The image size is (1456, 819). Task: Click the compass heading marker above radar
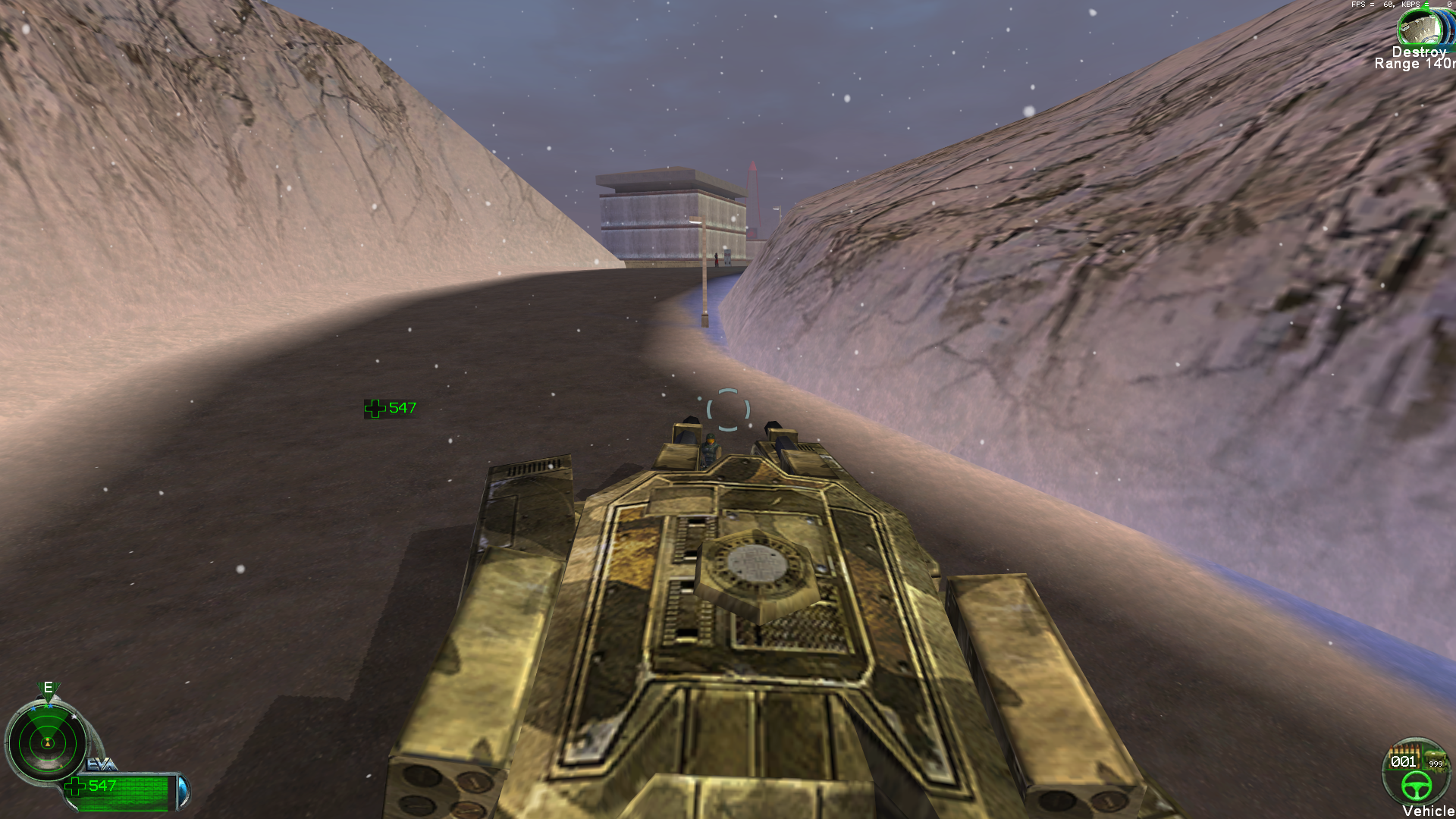point(48,689)
